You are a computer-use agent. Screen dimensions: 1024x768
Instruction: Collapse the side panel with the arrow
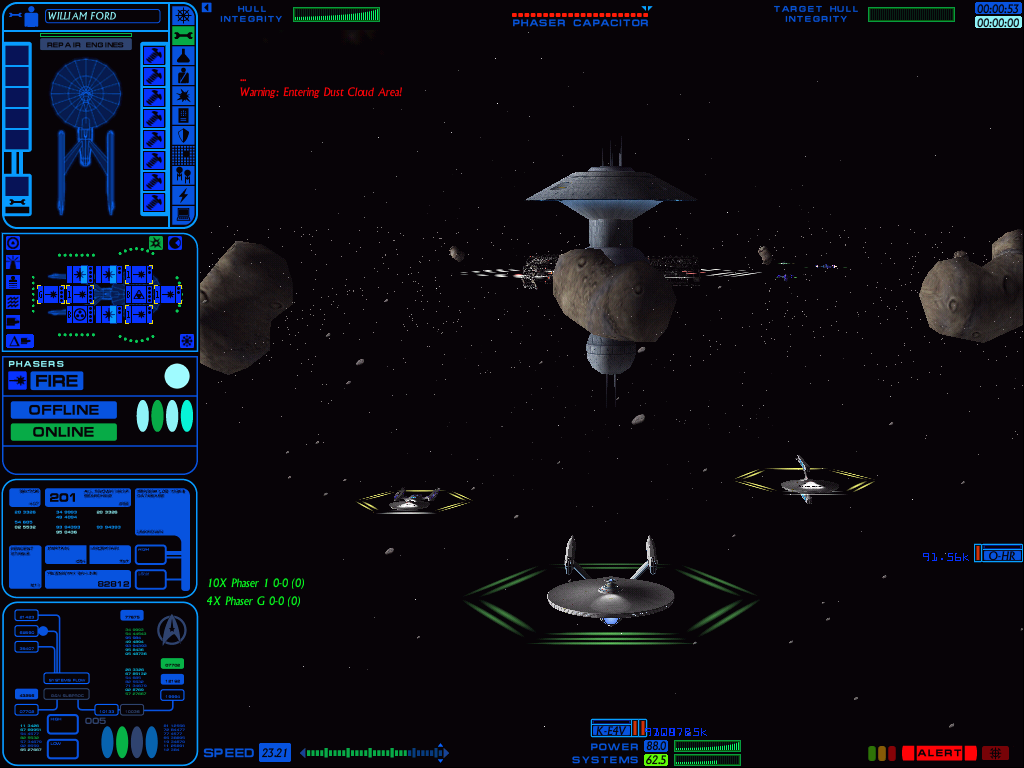(206, 7)
